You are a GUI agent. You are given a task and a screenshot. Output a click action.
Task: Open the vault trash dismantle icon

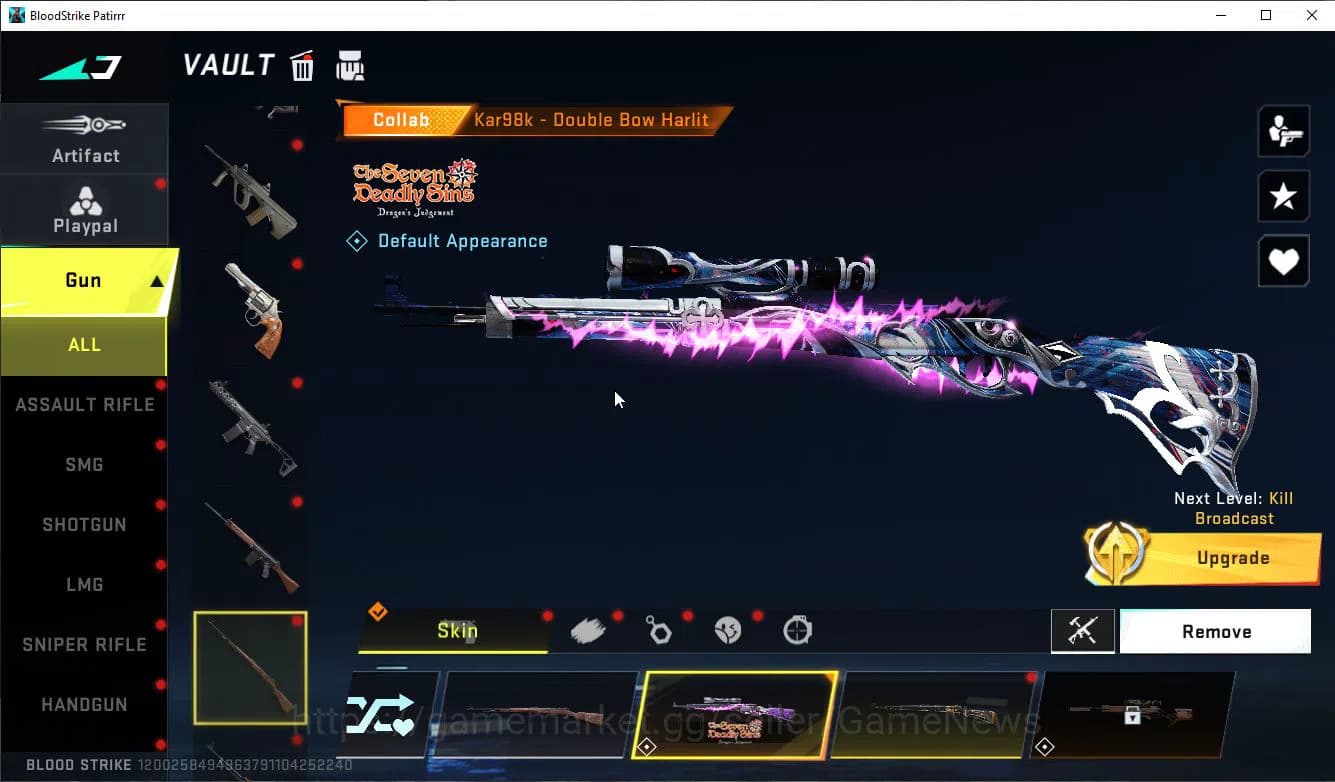coord(301,66)
